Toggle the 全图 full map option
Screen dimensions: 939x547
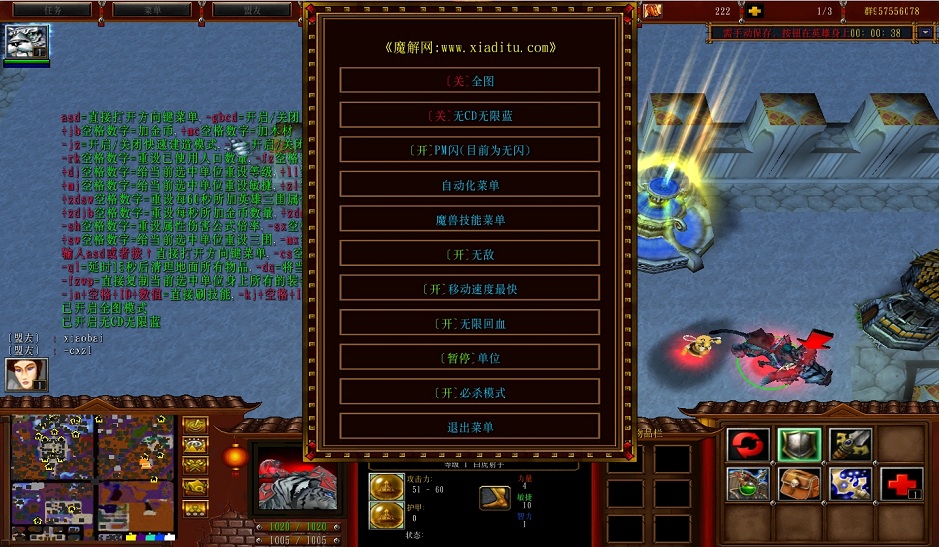[x=469, y=81]
